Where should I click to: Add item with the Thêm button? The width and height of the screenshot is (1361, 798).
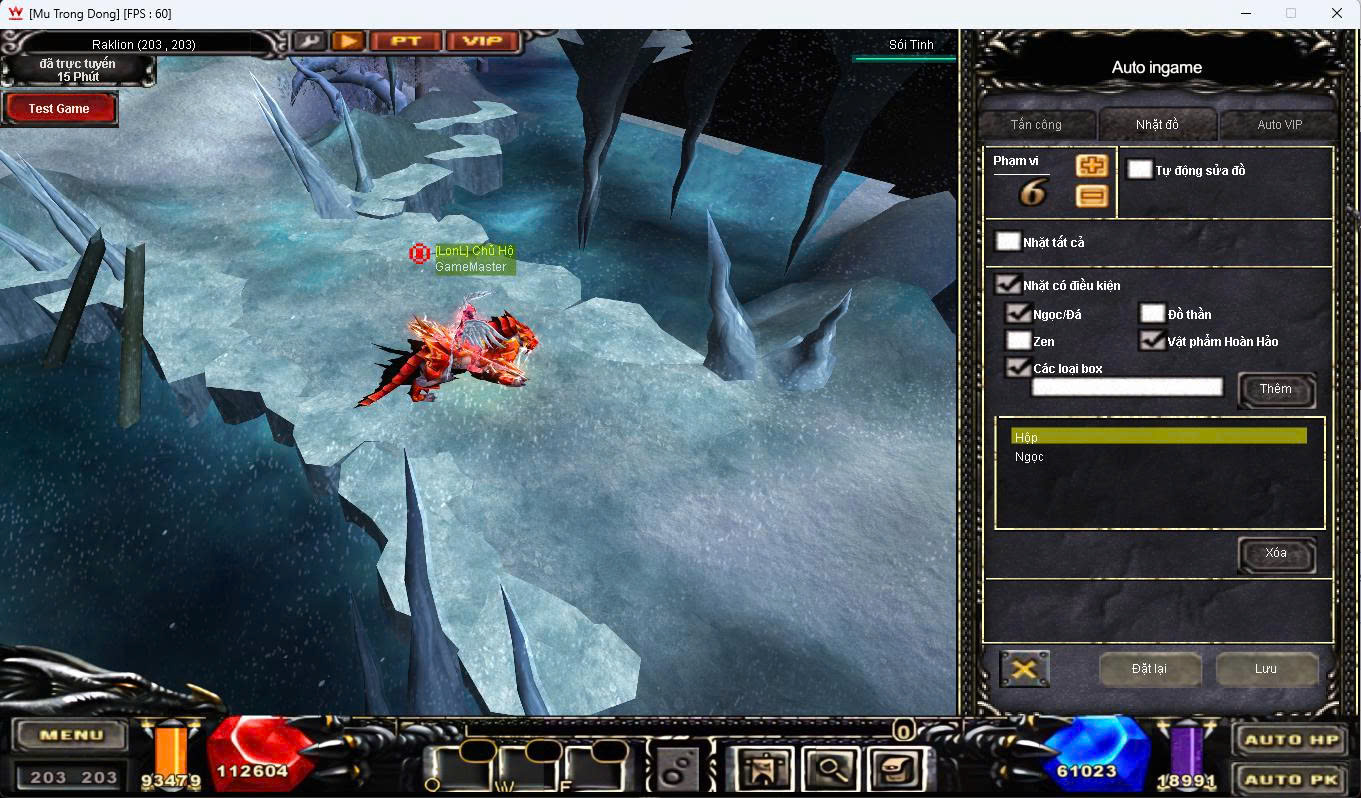pyautogui.click(x=1276, y=390)
